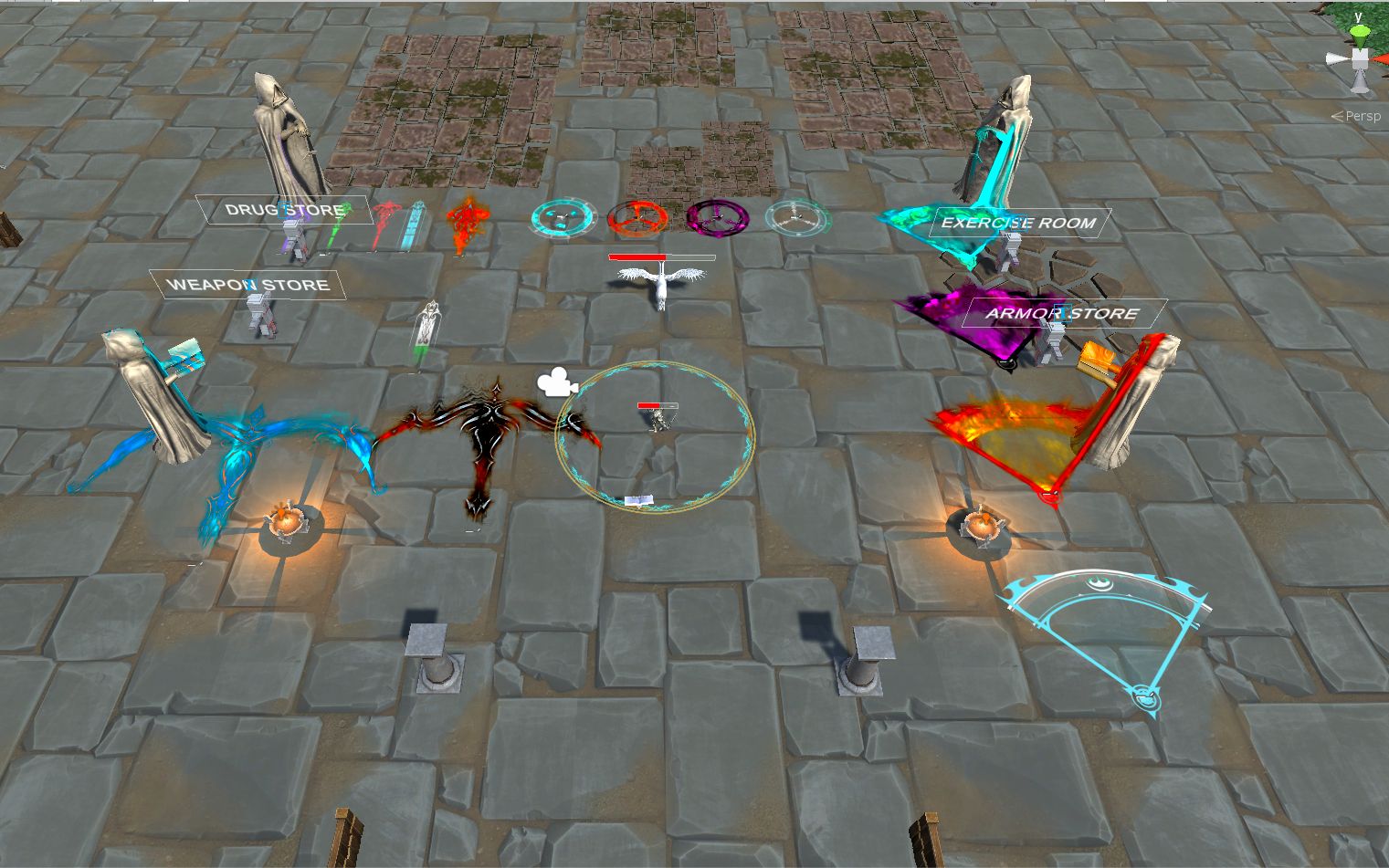
Task: Click the ARMOR STORE sign
Action: coord(1060,312)
